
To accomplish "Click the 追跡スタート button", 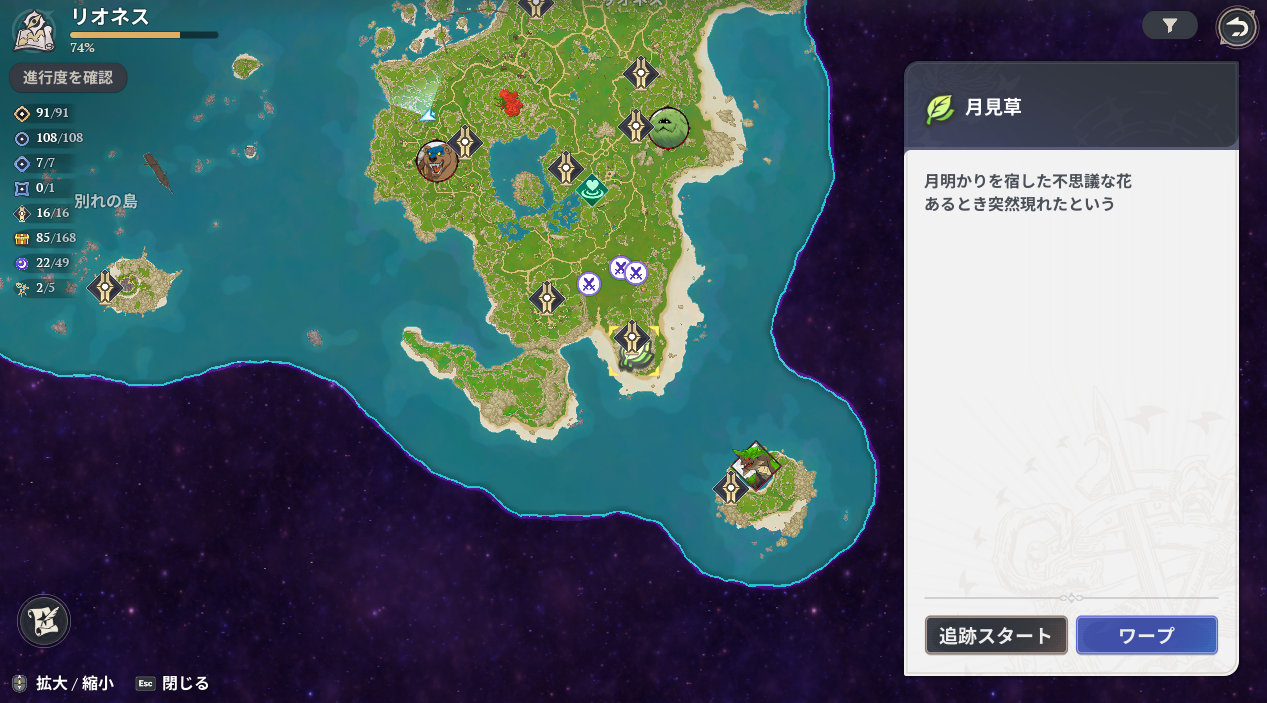I will [x=996, y=636].
